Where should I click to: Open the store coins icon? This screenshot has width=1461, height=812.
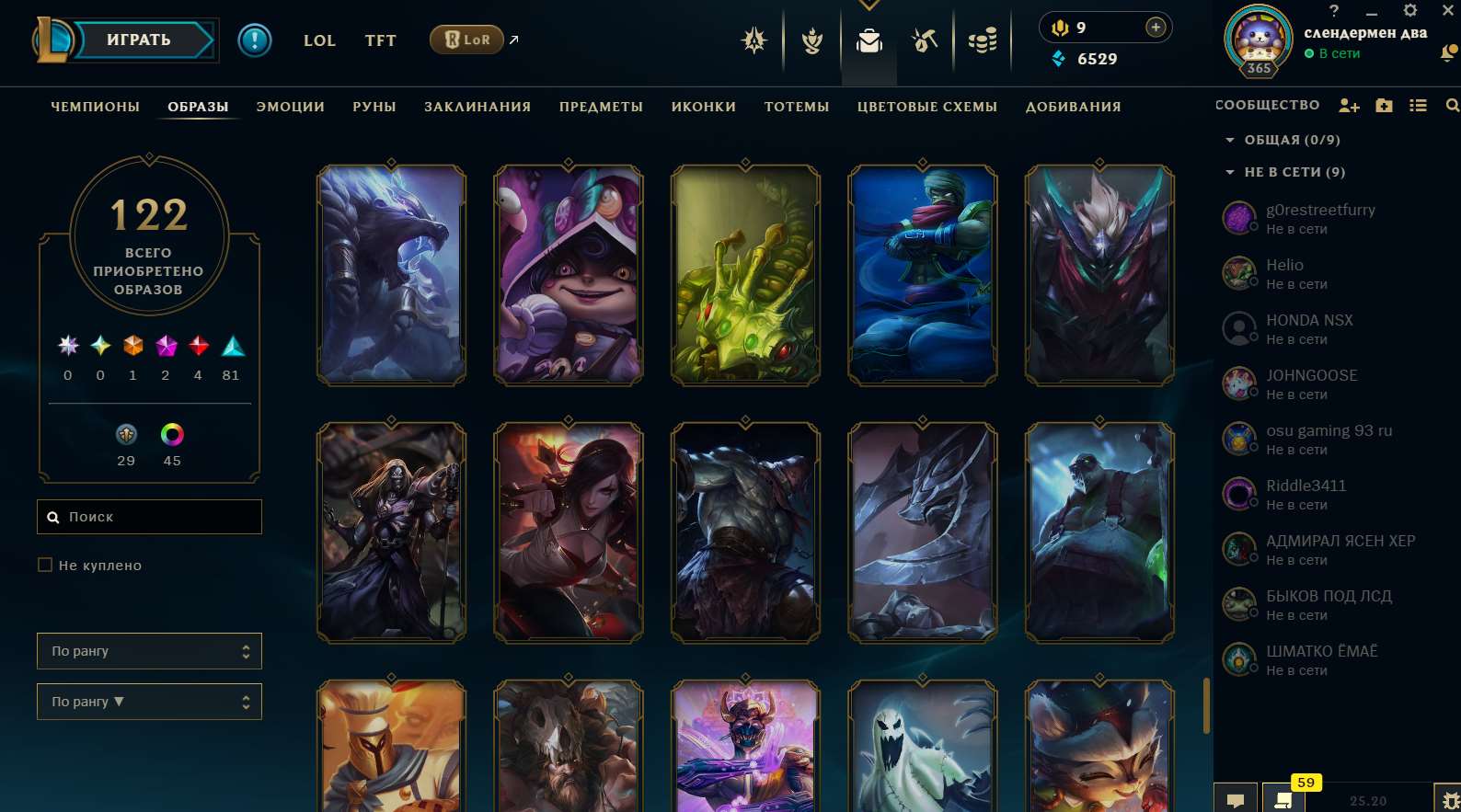point(983,40)
